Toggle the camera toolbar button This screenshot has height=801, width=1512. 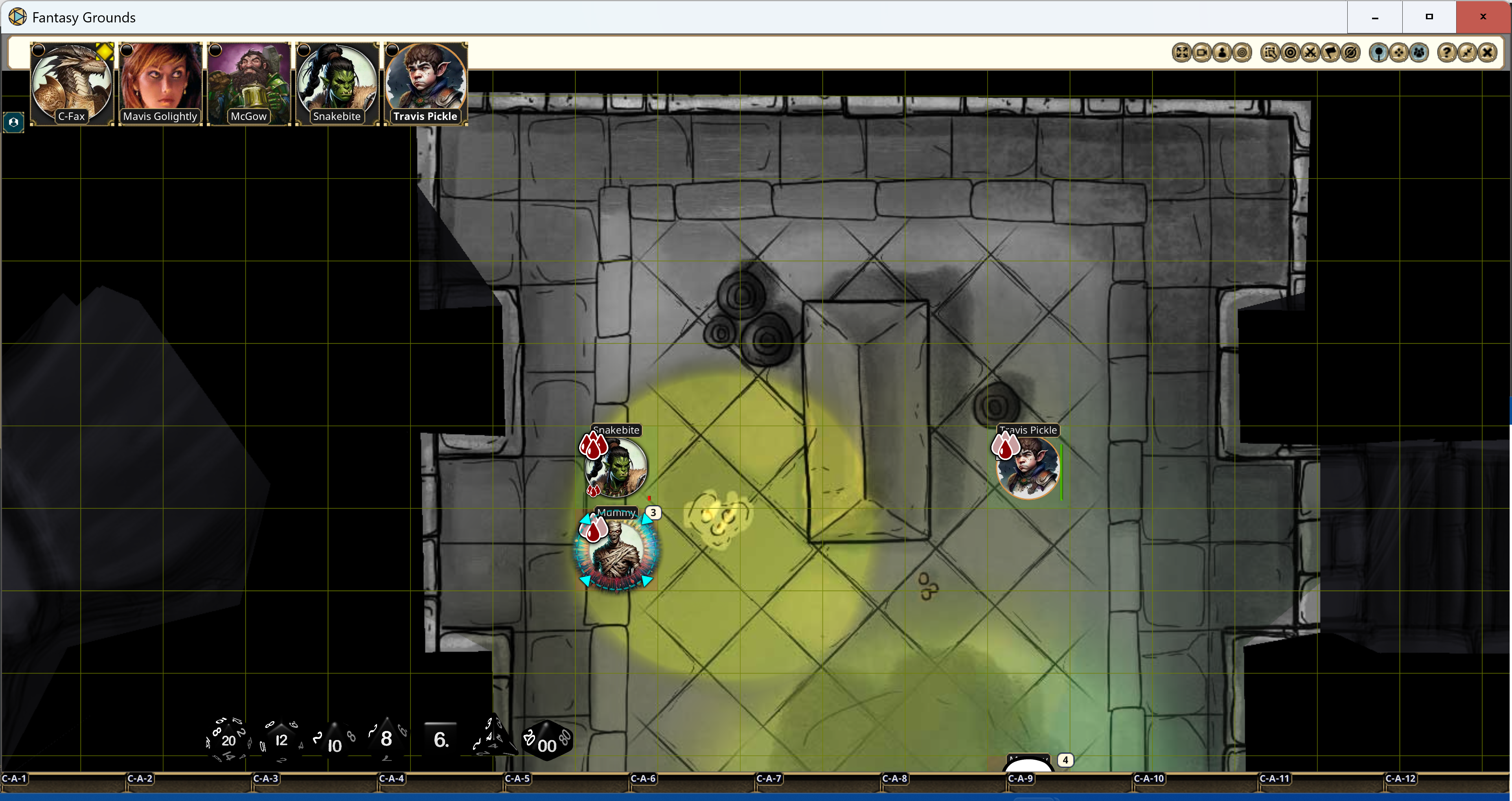point(1202,53)
